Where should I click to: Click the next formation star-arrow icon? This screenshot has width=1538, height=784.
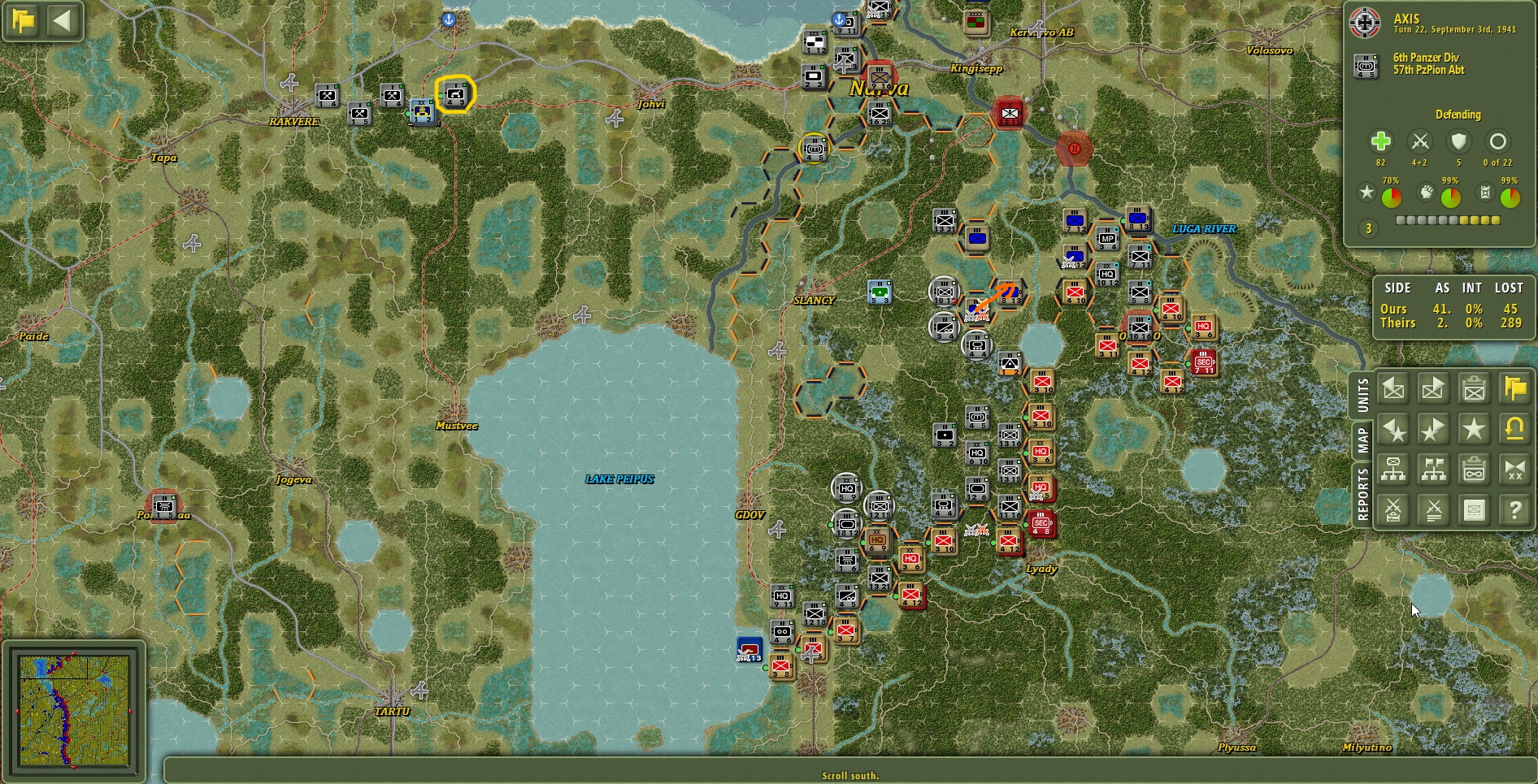(x=1433, y=429)
